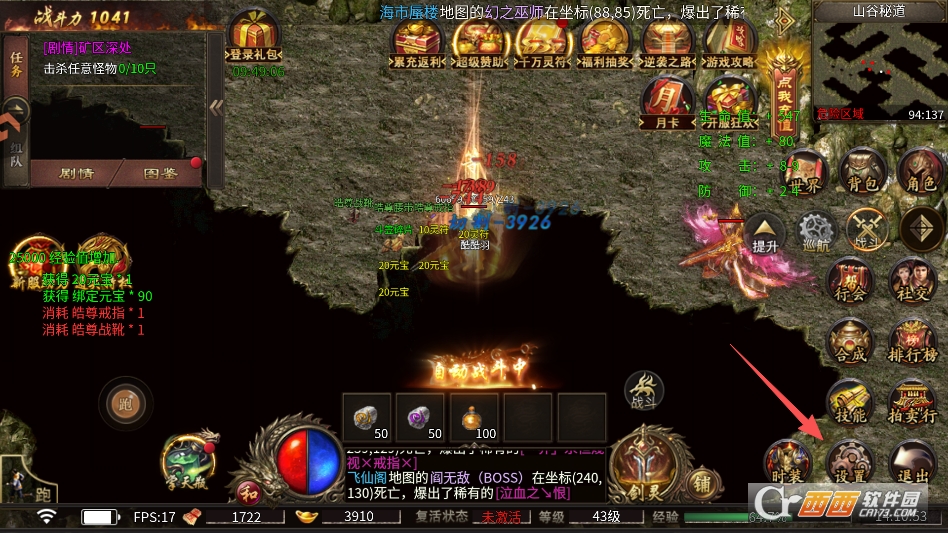
Task: Switch to the 图鉴 tab
Action: click(160, 173)
